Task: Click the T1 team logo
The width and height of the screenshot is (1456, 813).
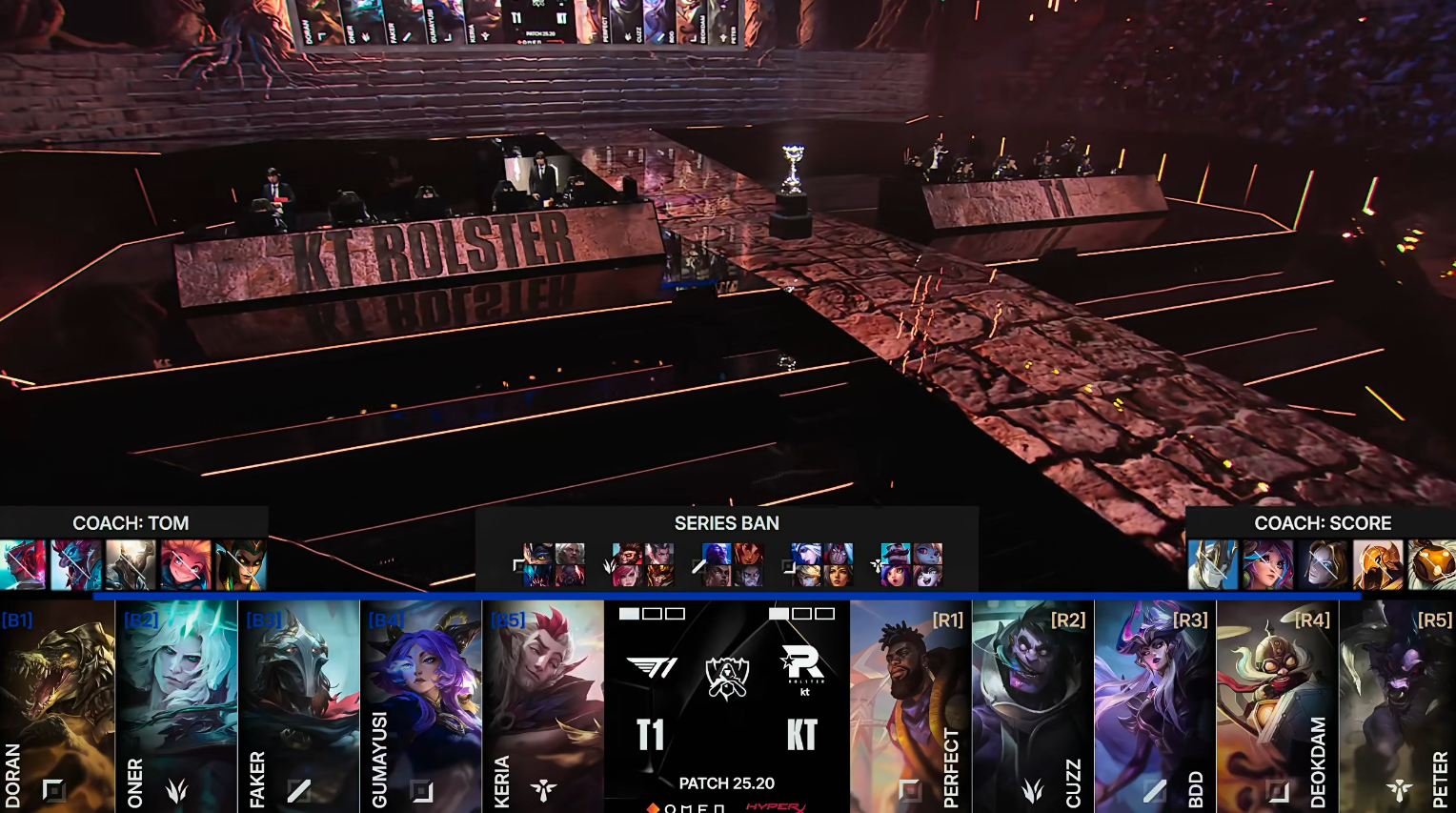Action: coord(652,667)
